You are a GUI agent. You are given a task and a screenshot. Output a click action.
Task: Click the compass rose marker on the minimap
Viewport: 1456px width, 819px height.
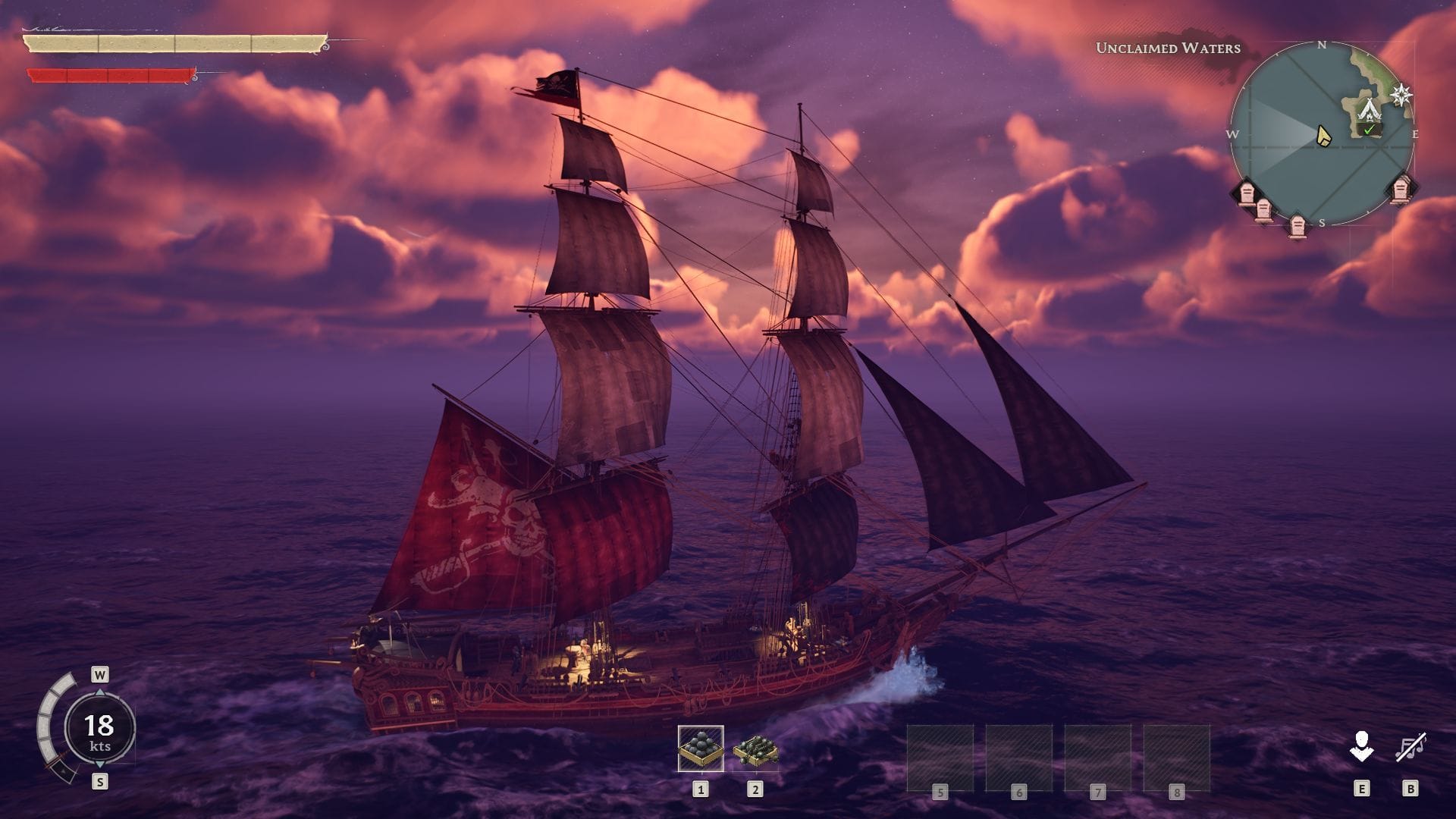coord(1401,95)
